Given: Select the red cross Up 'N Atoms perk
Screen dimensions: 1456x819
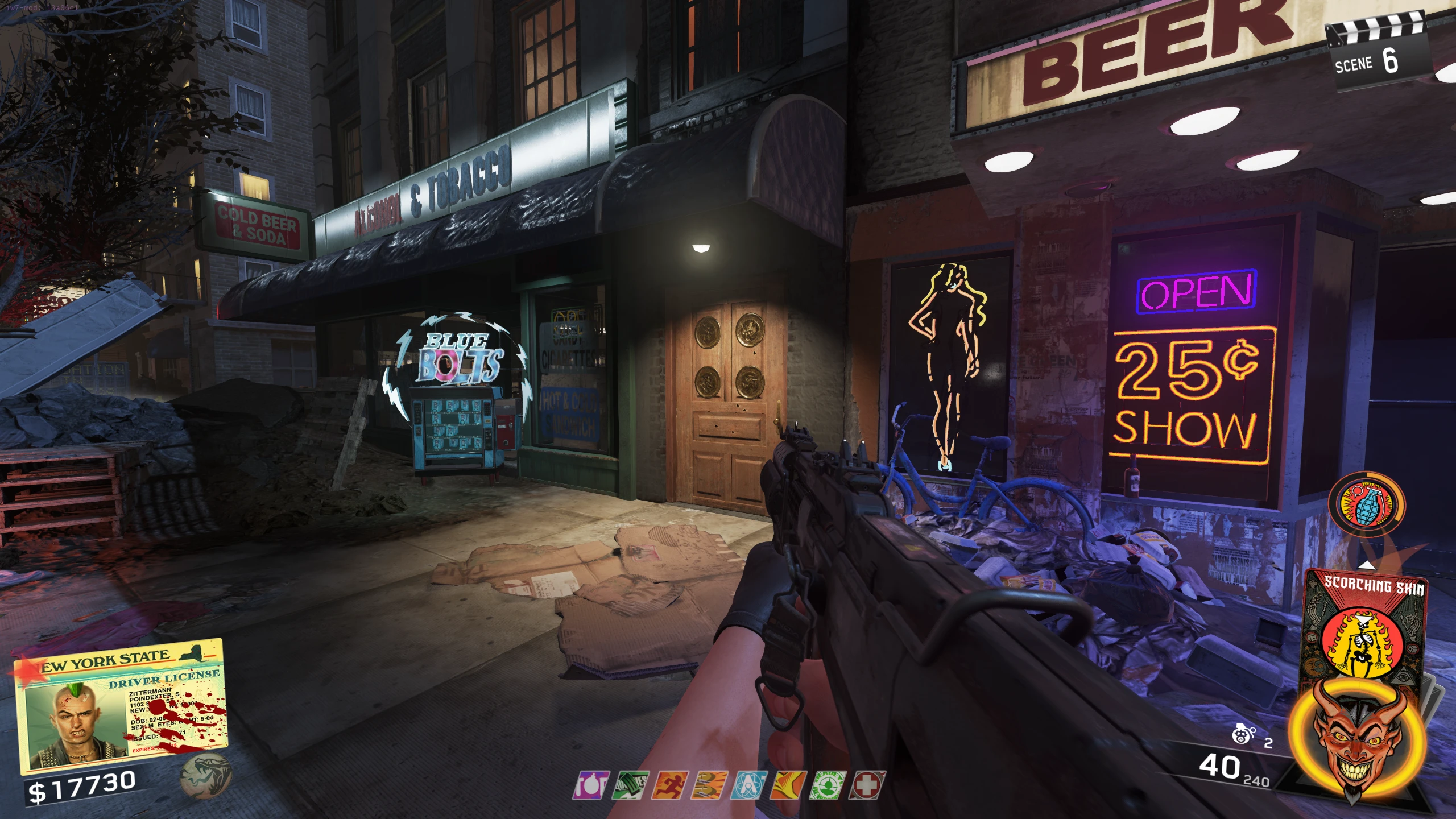Looking at the screenshot, I should coord(867,785).
